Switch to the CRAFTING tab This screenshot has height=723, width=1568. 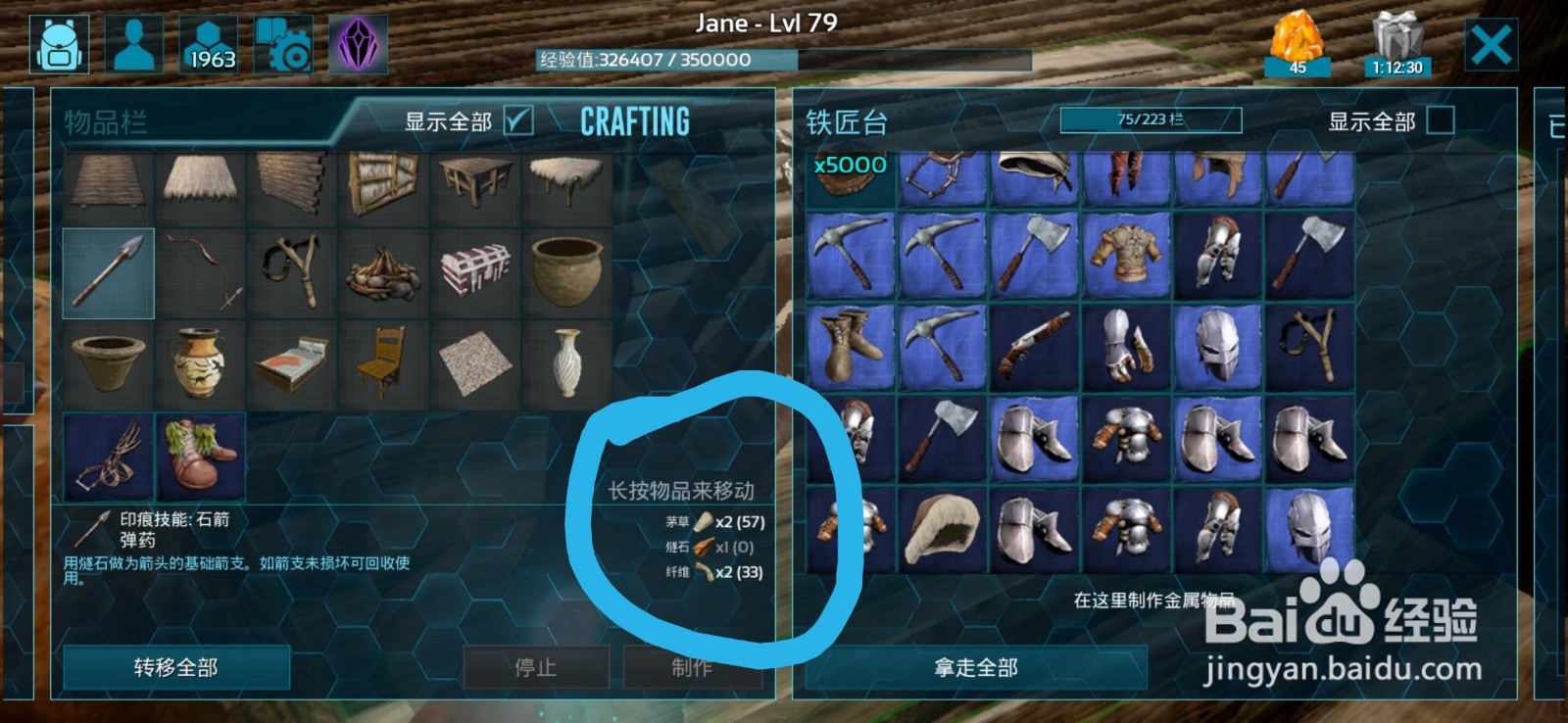634,121
